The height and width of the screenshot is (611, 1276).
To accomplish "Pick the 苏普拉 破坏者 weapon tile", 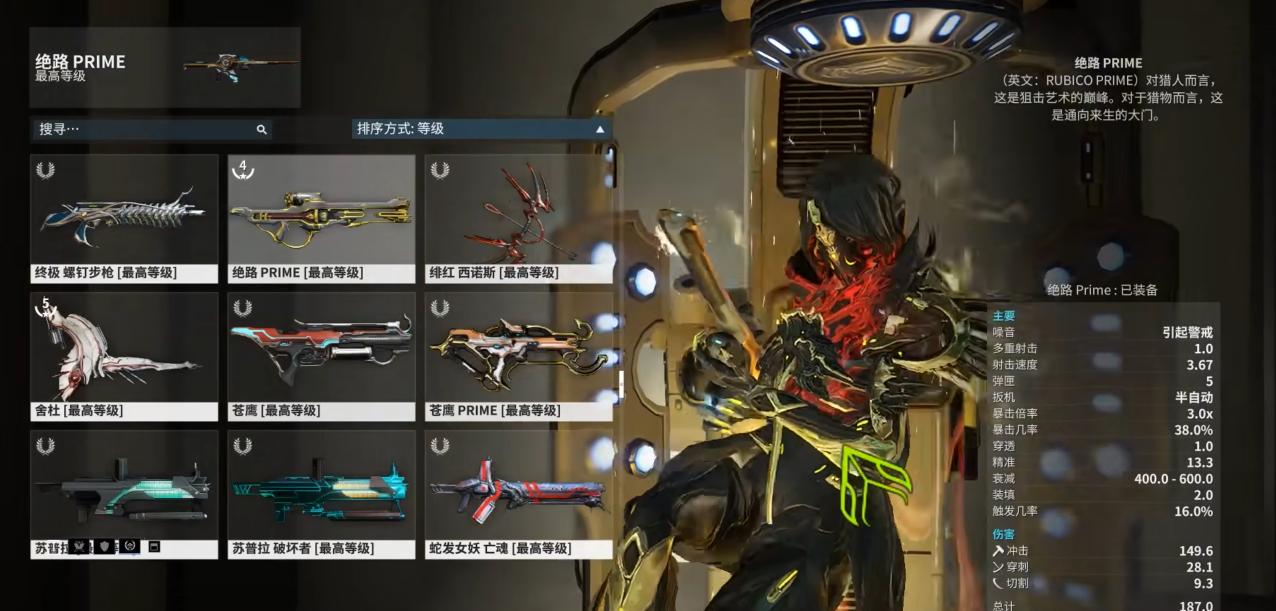I will 321,494.
